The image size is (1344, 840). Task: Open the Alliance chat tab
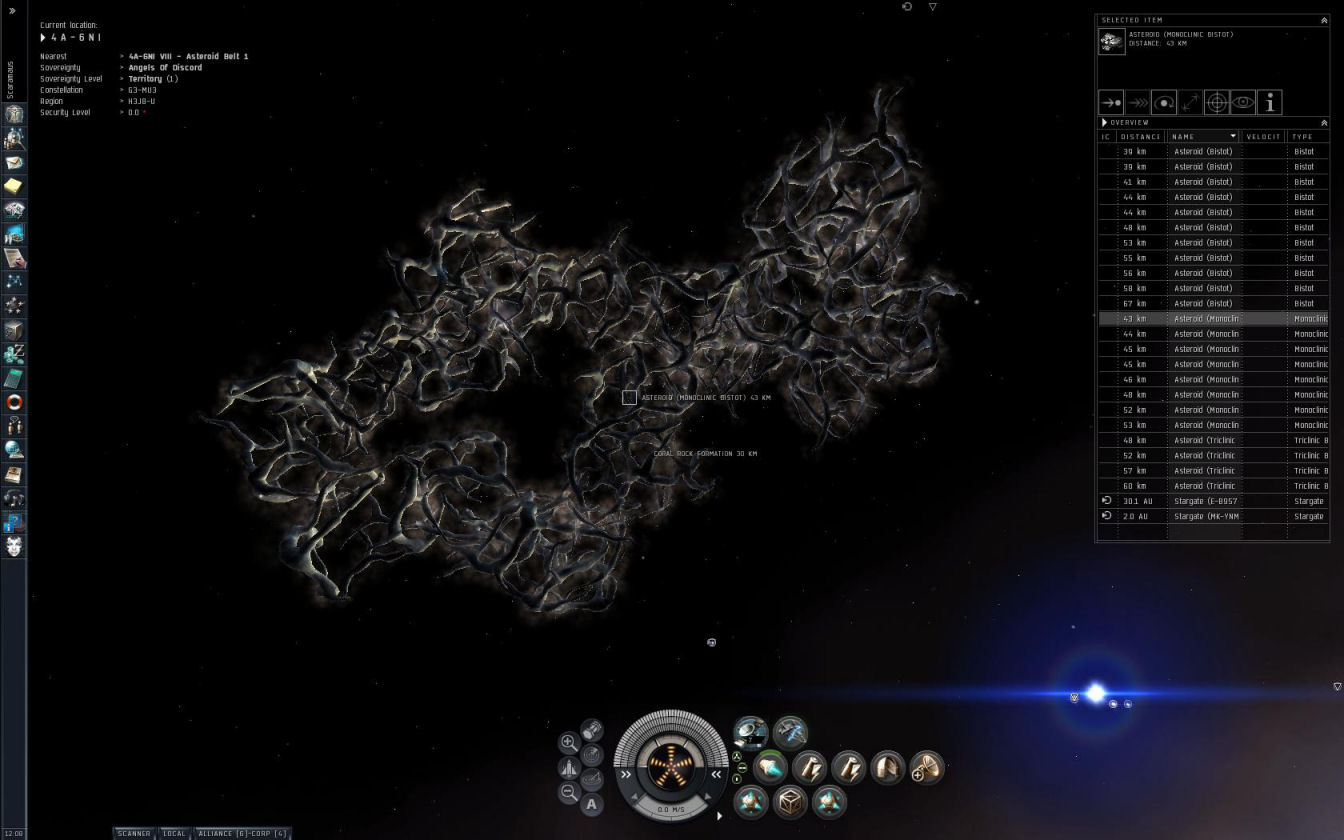click(x=241, y=833)
